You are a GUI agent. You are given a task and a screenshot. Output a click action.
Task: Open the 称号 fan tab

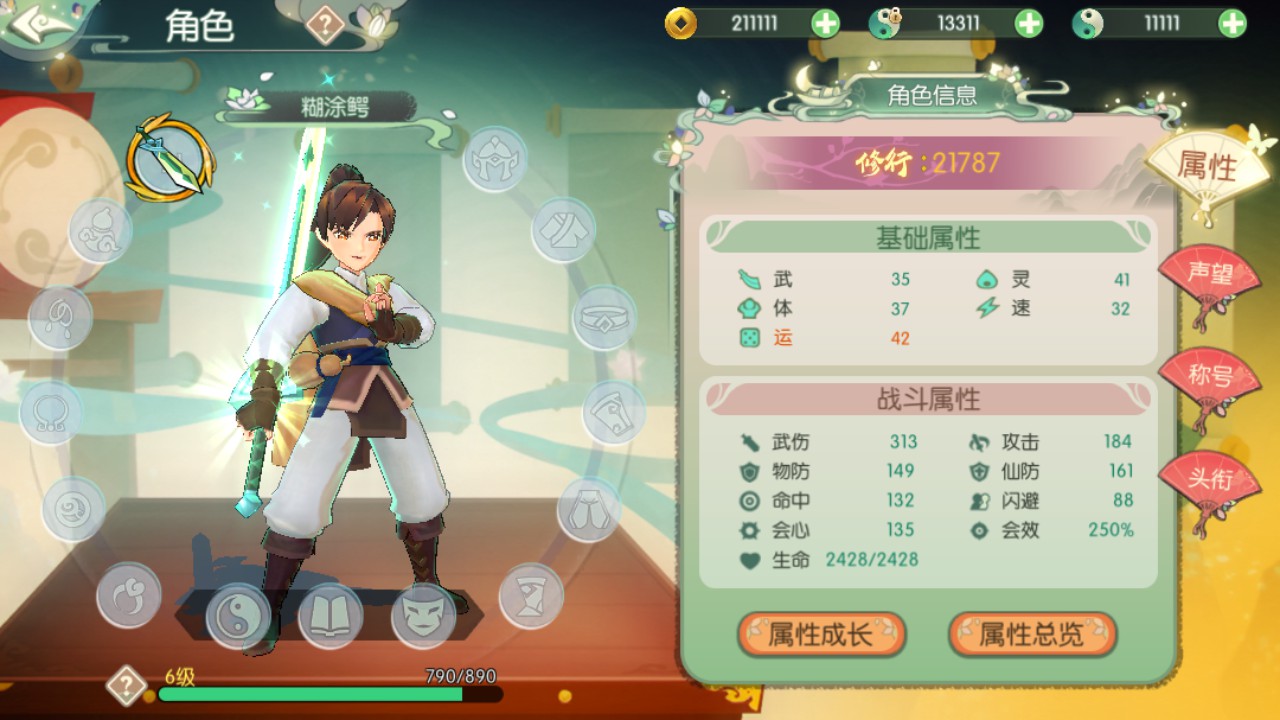pos(1209,380)
